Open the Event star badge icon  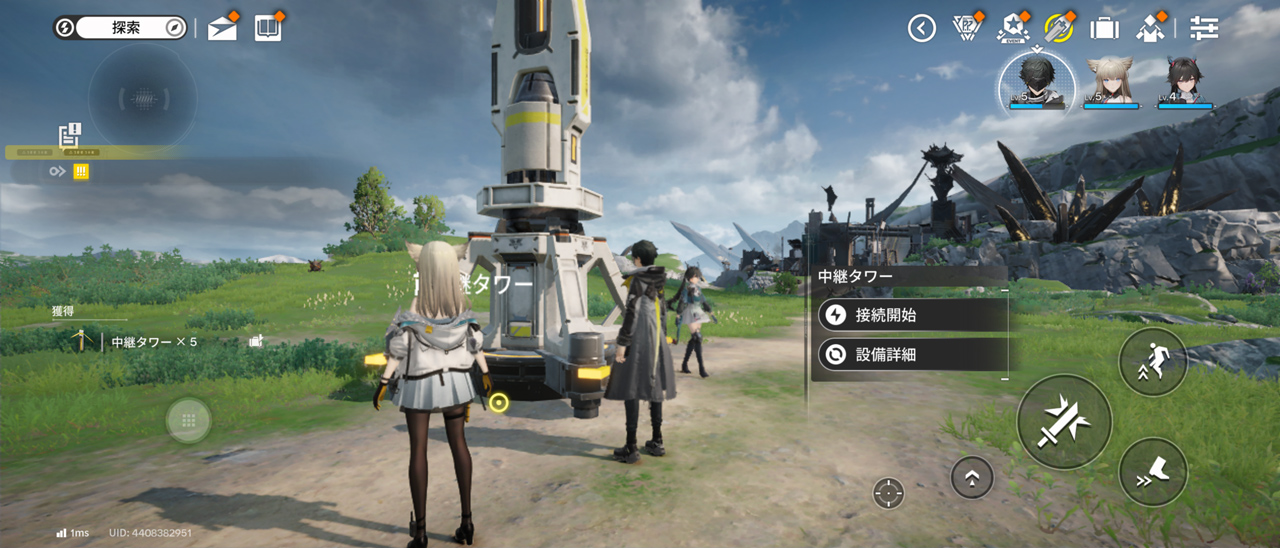[1013, 28]
